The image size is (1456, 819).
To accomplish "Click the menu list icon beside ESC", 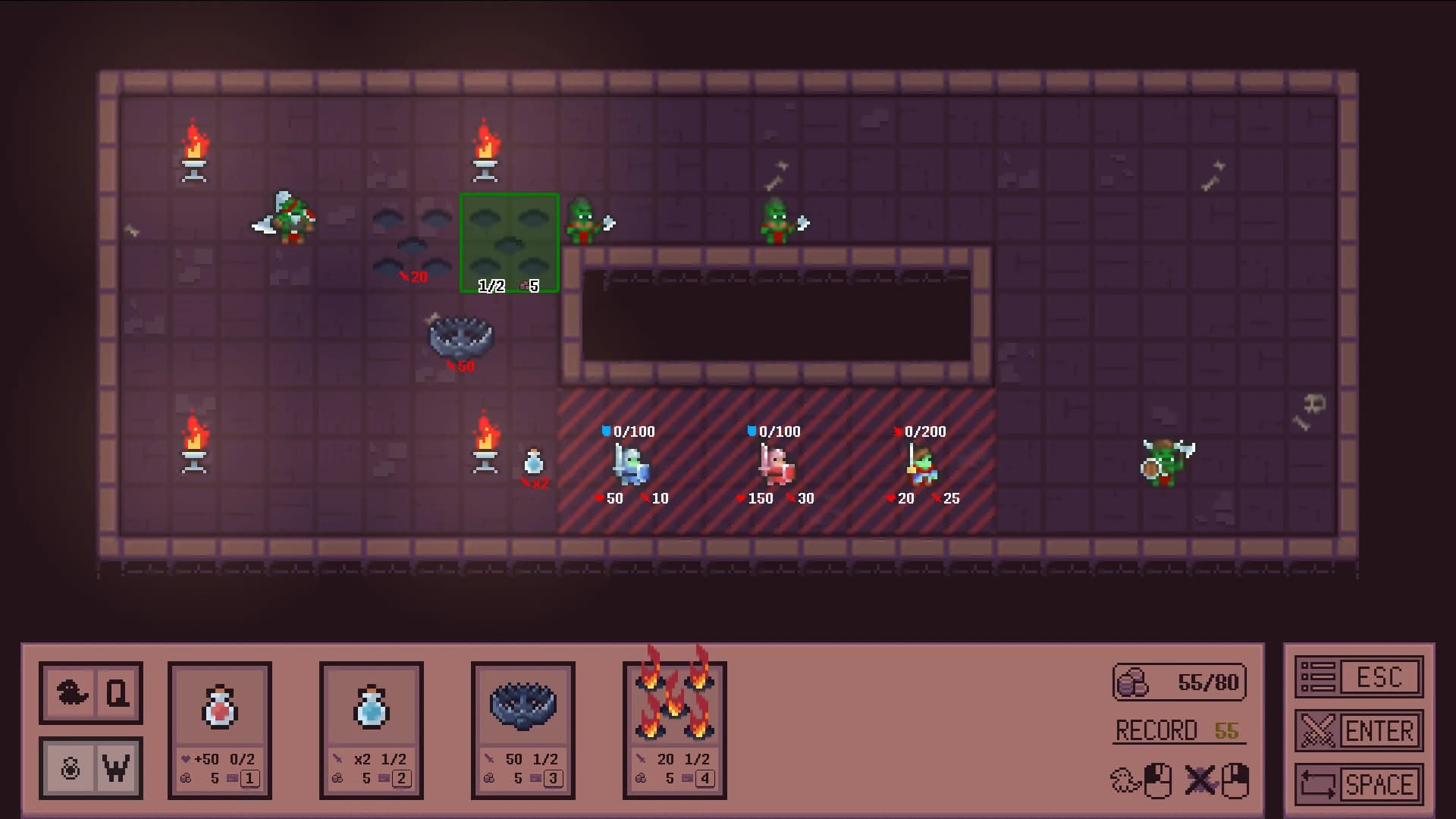I will 1317,676.
